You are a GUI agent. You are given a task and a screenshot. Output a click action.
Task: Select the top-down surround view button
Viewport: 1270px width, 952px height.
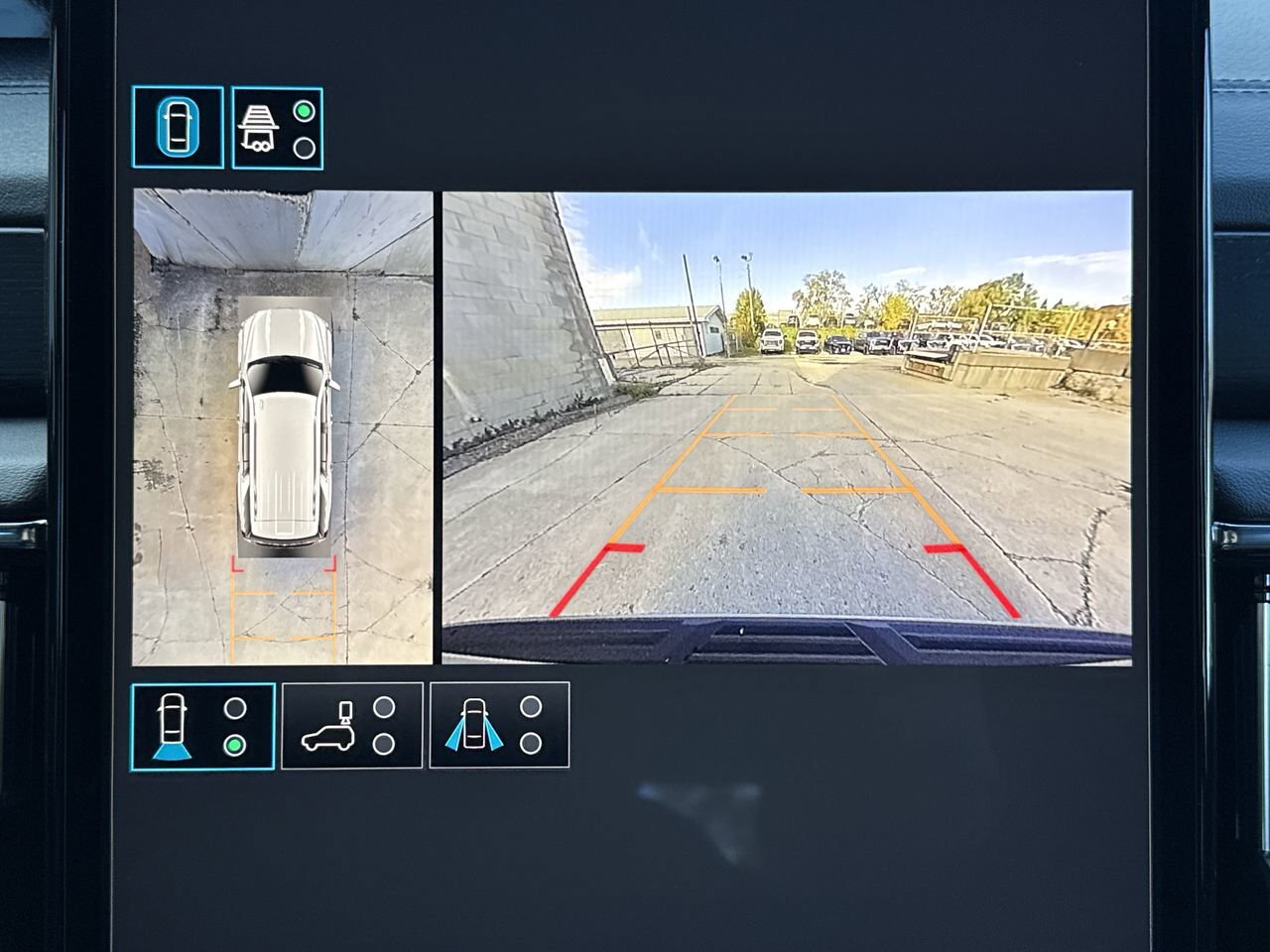(178, 127)
